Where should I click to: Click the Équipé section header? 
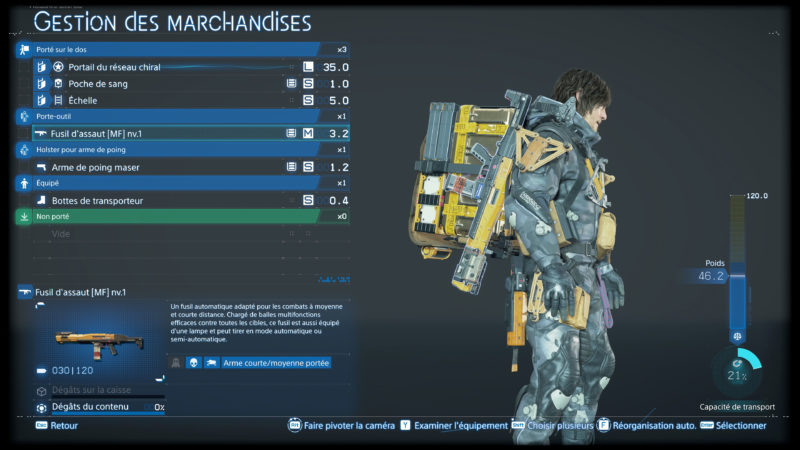[x=180, y=184]
